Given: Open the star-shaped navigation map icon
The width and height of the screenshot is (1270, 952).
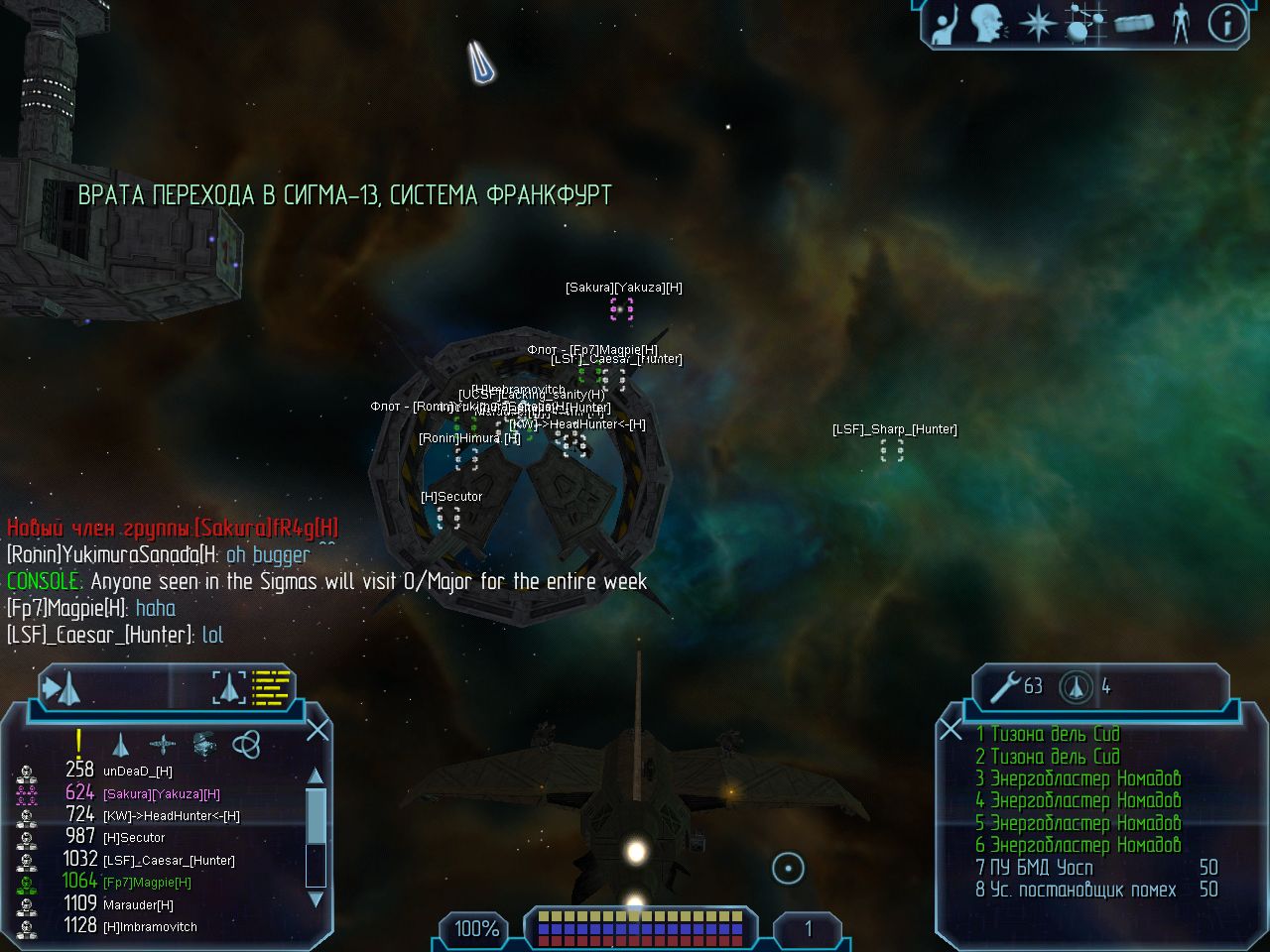Looking at the screenshot, I should coord(1038,24).
